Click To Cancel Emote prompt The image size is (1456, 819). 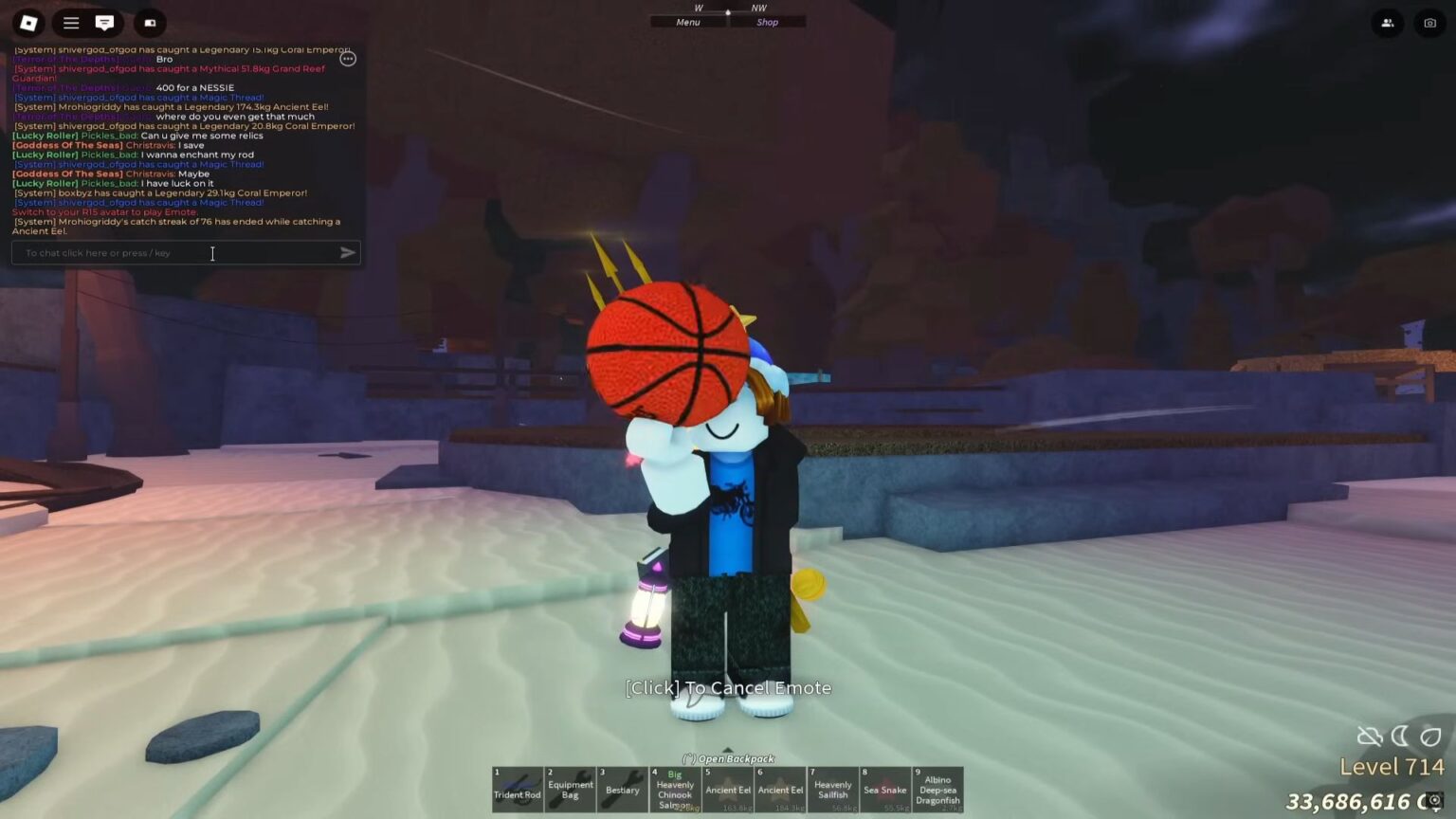click(x=728, y=687)
